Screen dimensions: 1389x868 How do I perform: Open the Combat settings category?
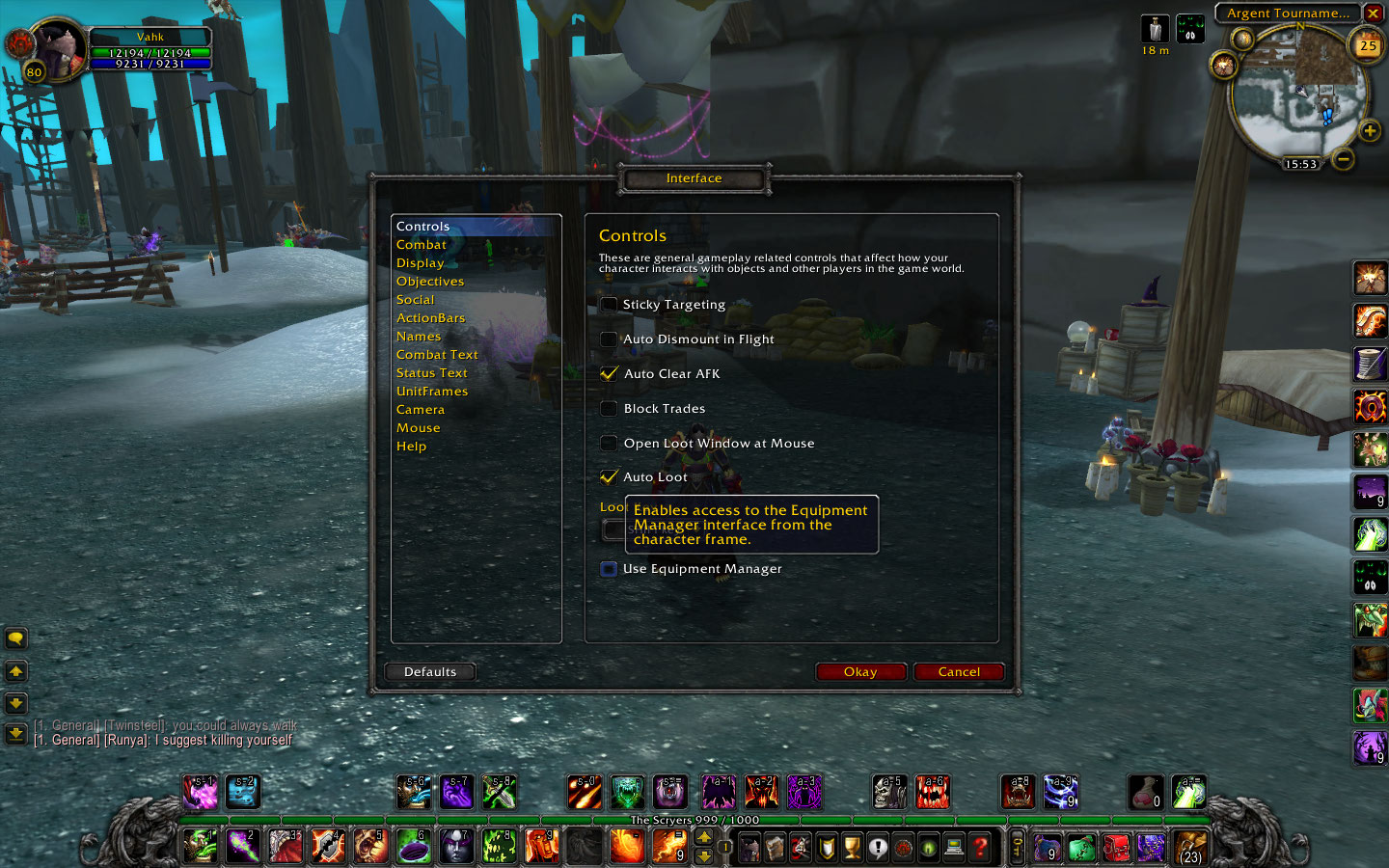click(422, 245)
